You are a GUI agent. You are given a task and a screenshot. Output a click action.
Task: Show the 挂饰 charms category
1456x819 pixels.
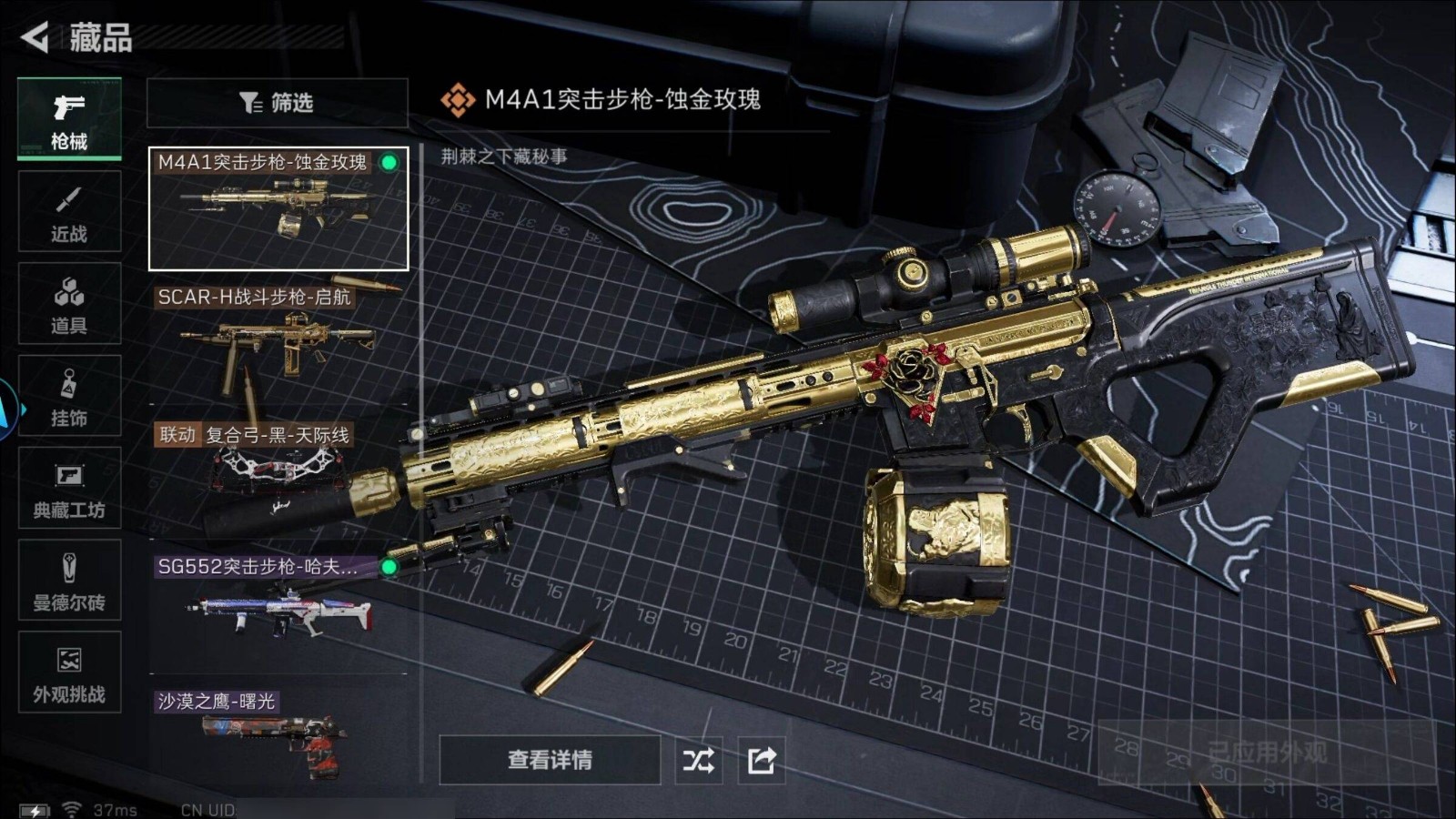coord(69,396)
